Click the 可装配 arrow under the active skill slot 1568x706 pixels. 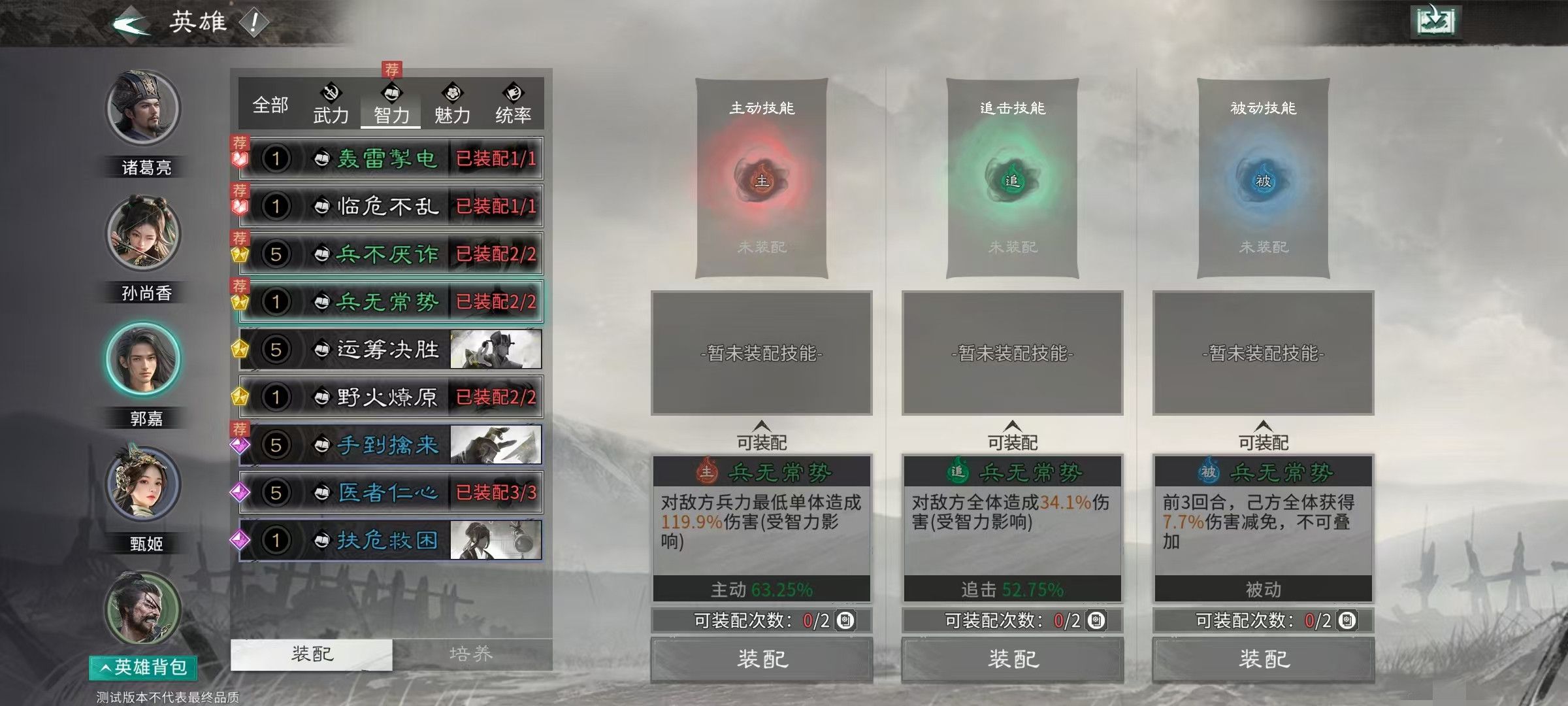tap(761, 429)
